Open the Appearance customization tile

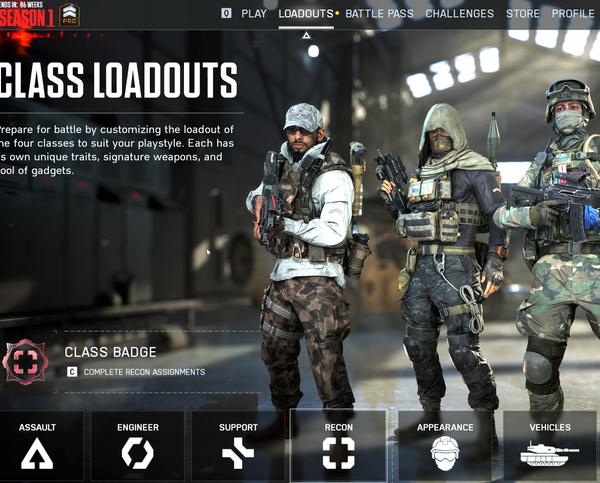click(445, 445)
